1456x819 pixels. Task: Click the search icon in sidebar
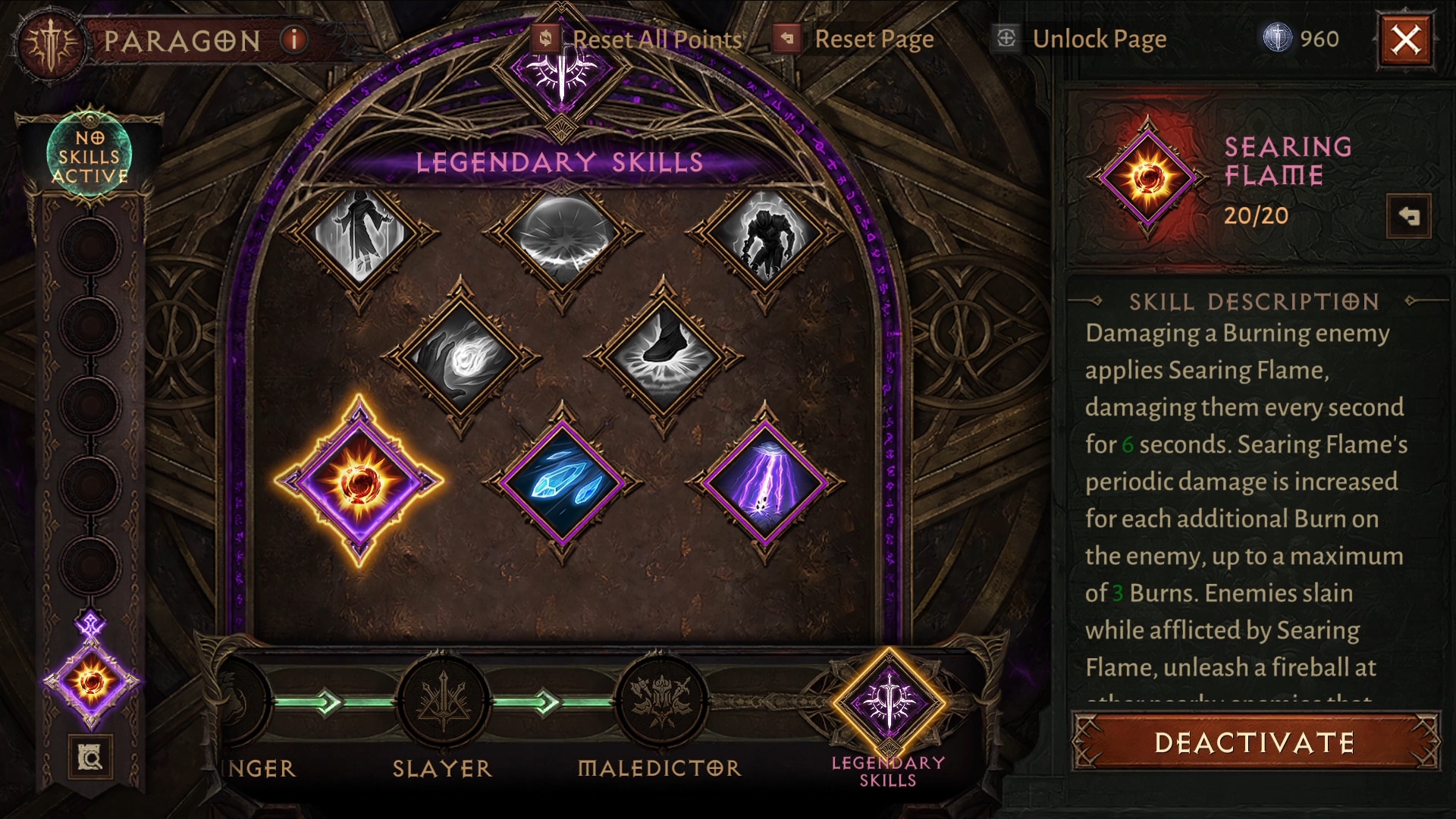[x=90, y=757]
